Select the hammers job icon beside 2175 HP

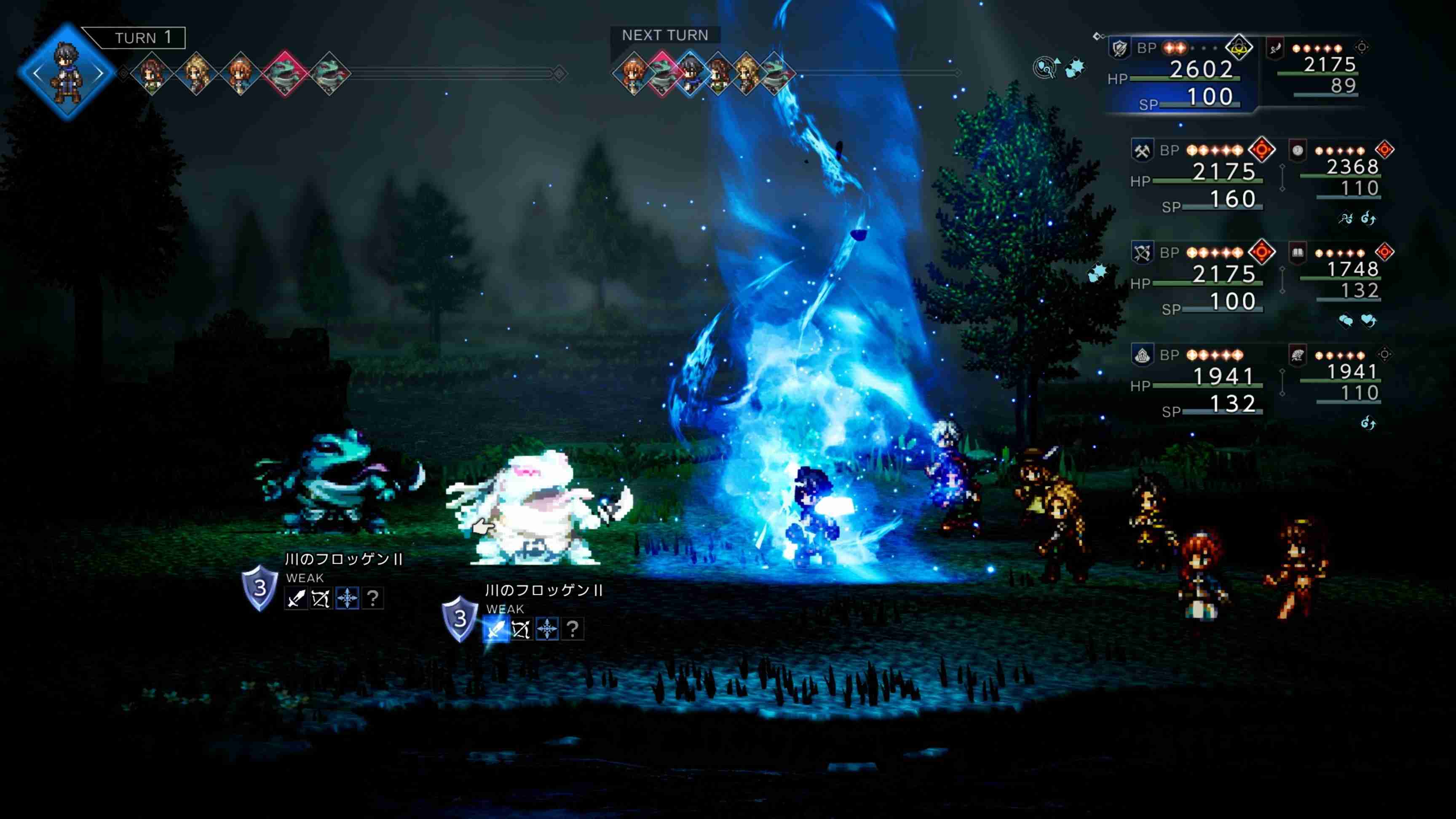tap(1142, 151)
